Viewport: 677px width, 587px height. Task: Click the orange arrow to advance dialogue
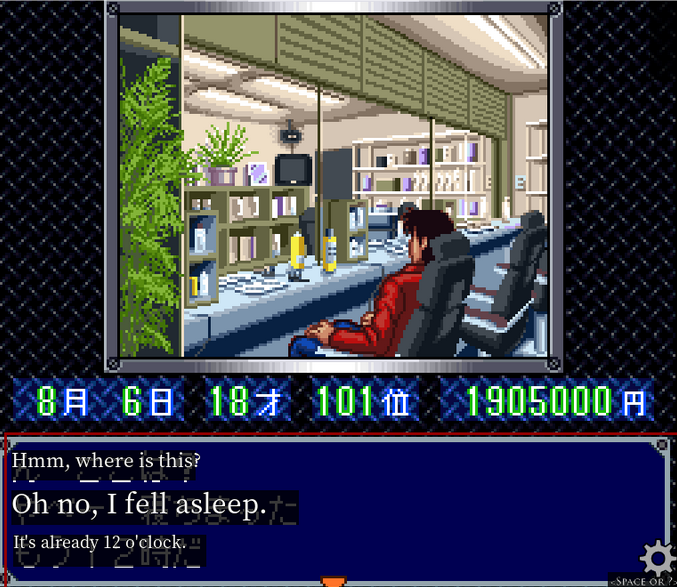point(334,581)
